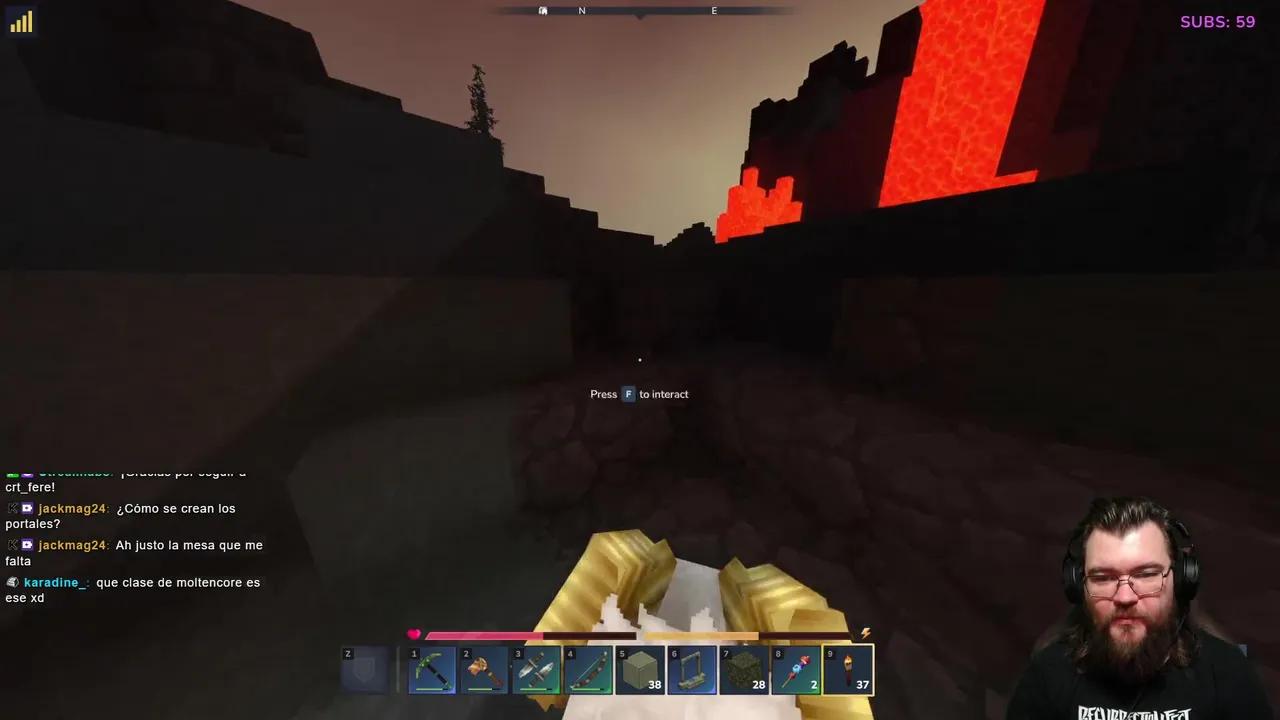Select the stack of 28 grass blocks

tap(744, 668)
